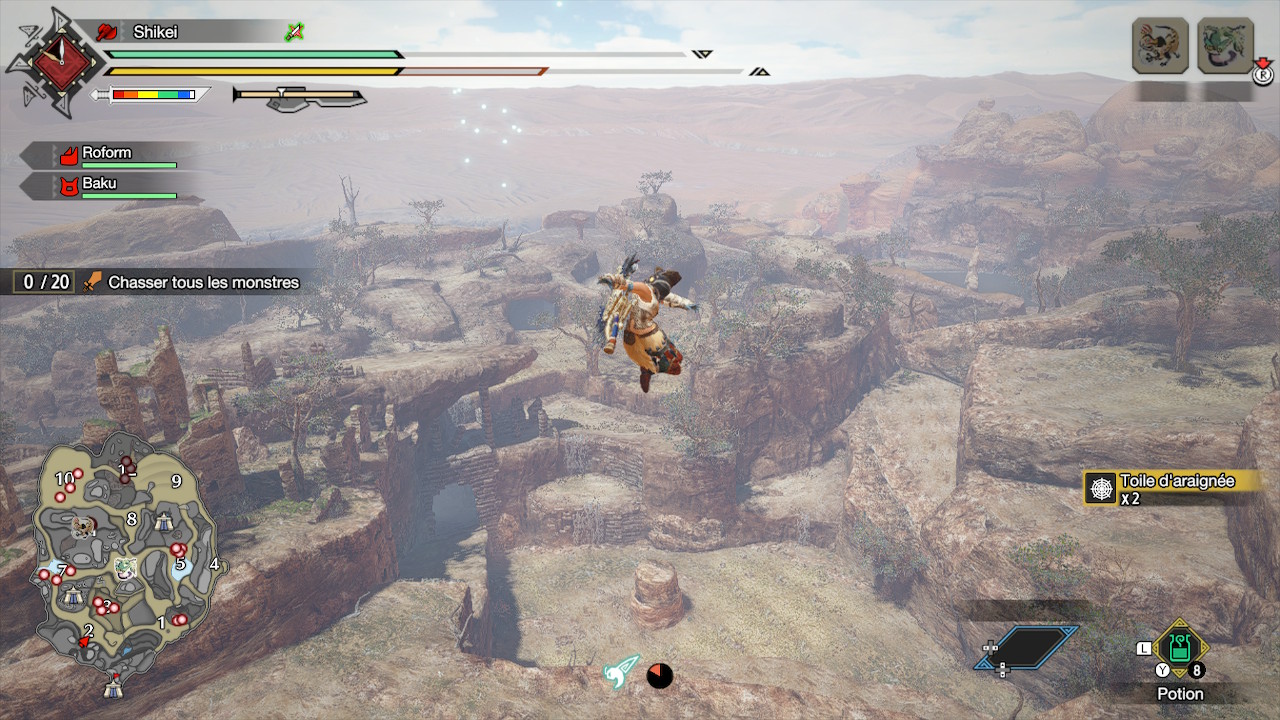Screen dimensions: 1280x720
Task: Choose the green monster target icon, top right
Action: [1225, 46]
